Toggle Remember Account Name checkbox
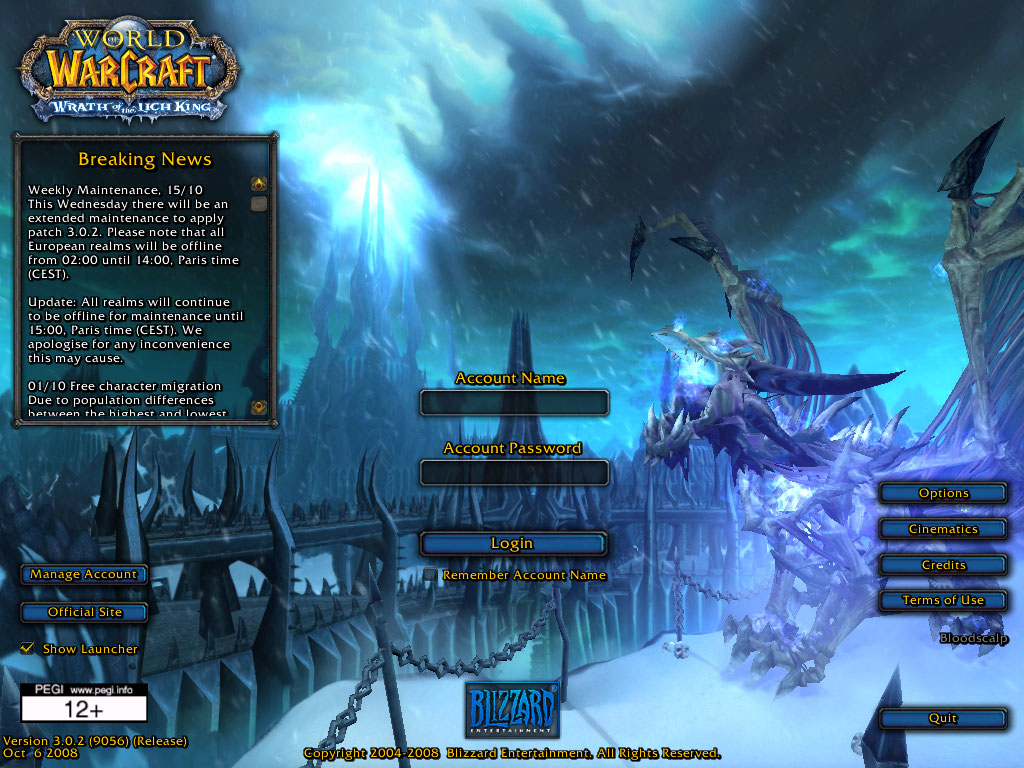 [430, 575]
